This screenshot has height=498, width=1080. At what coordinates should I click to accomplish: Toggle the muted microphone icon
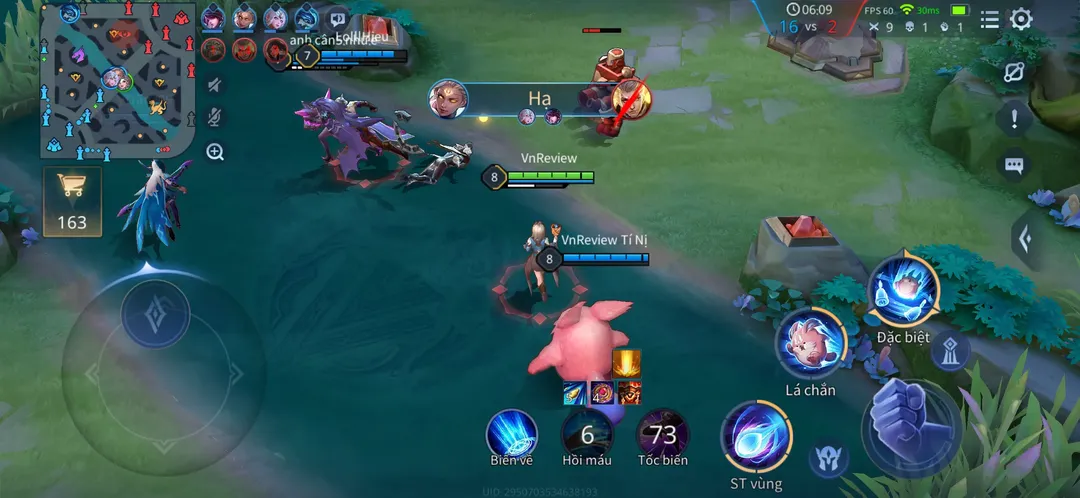tap(215, 118)
